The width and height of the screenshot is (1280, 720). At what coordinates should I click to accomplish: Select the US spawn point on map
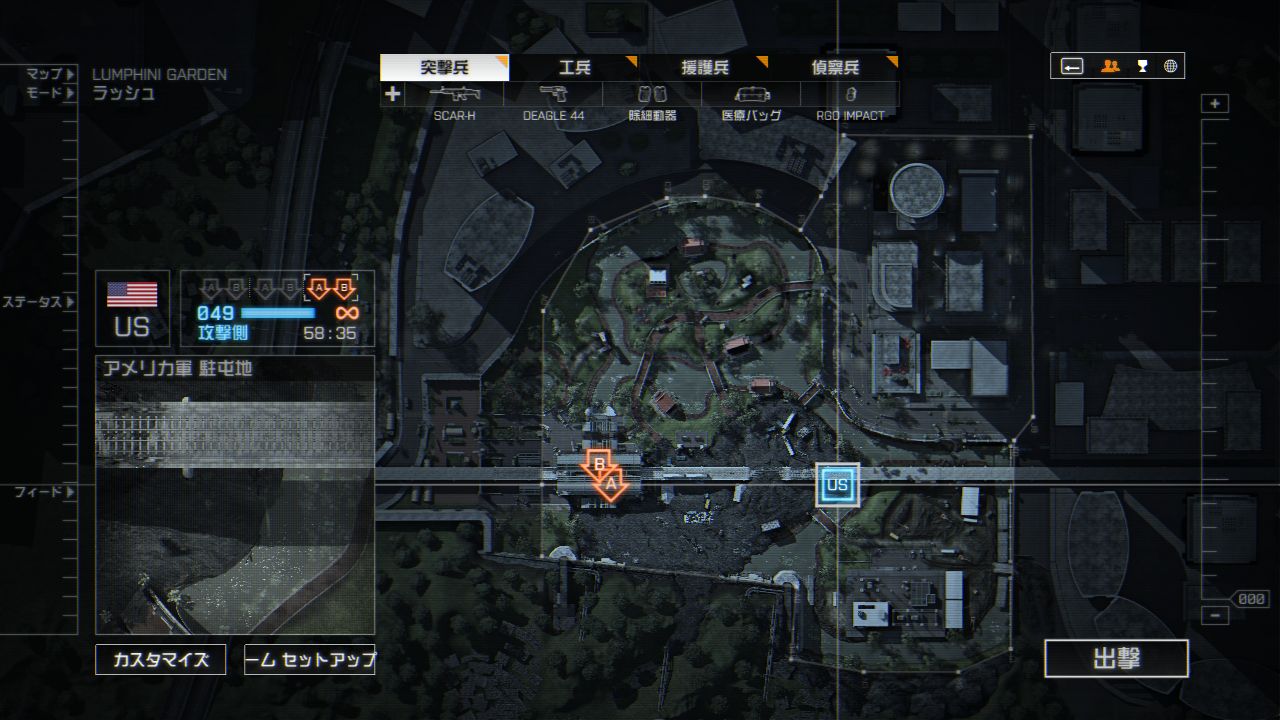(x=837, y=485)
